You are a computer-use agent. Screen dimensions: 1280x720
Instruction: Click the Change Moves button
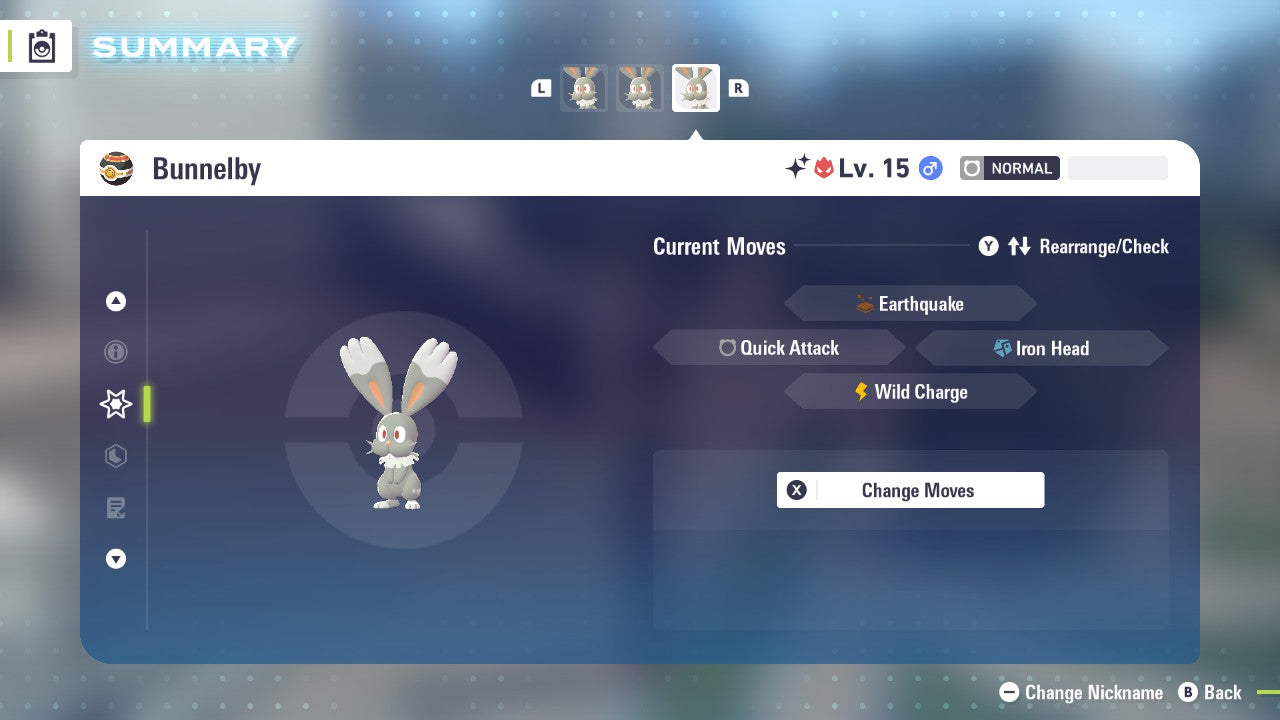[910, 490]
